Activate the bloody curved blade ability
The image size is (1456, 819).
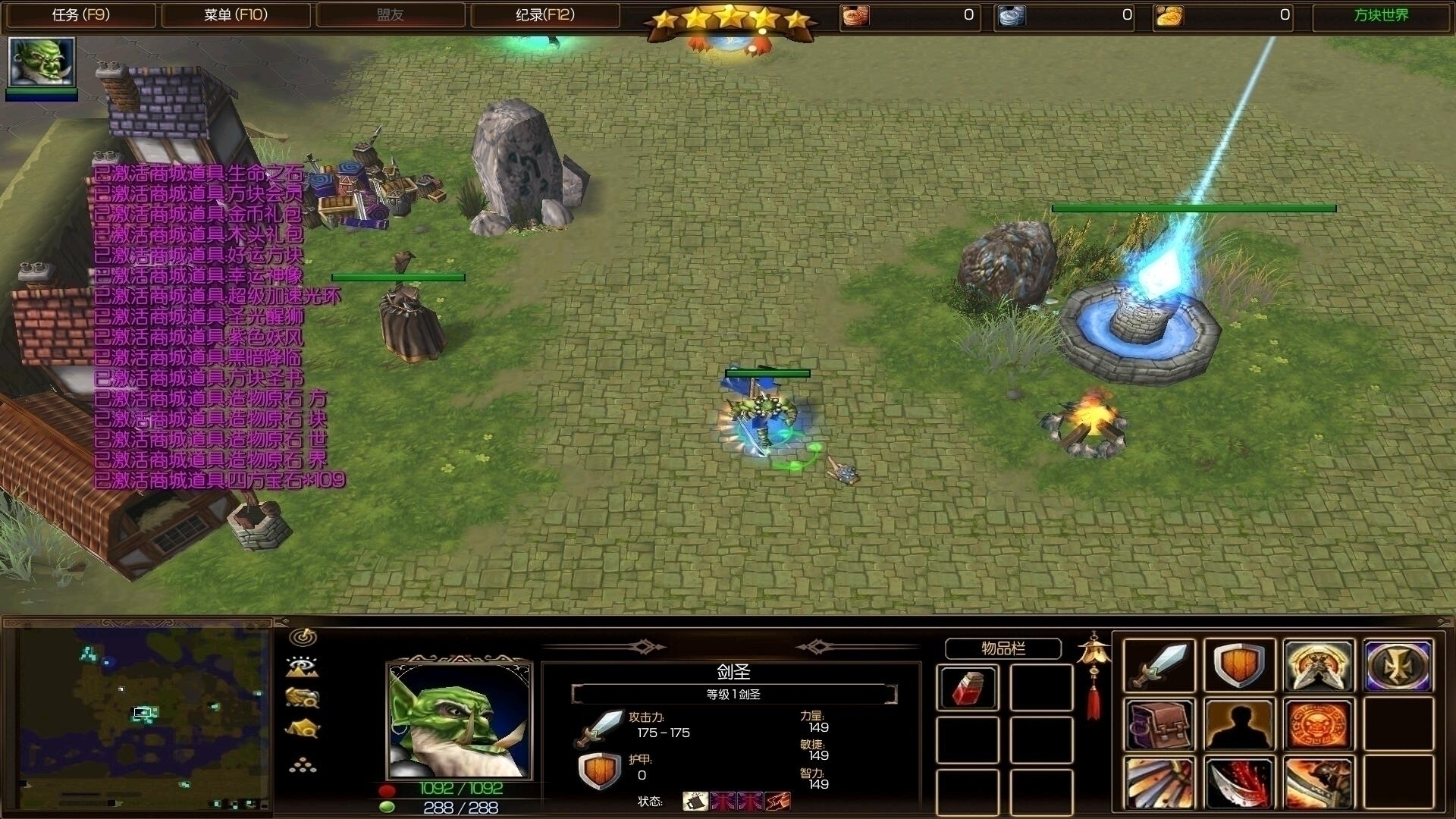pos(1239,783)
